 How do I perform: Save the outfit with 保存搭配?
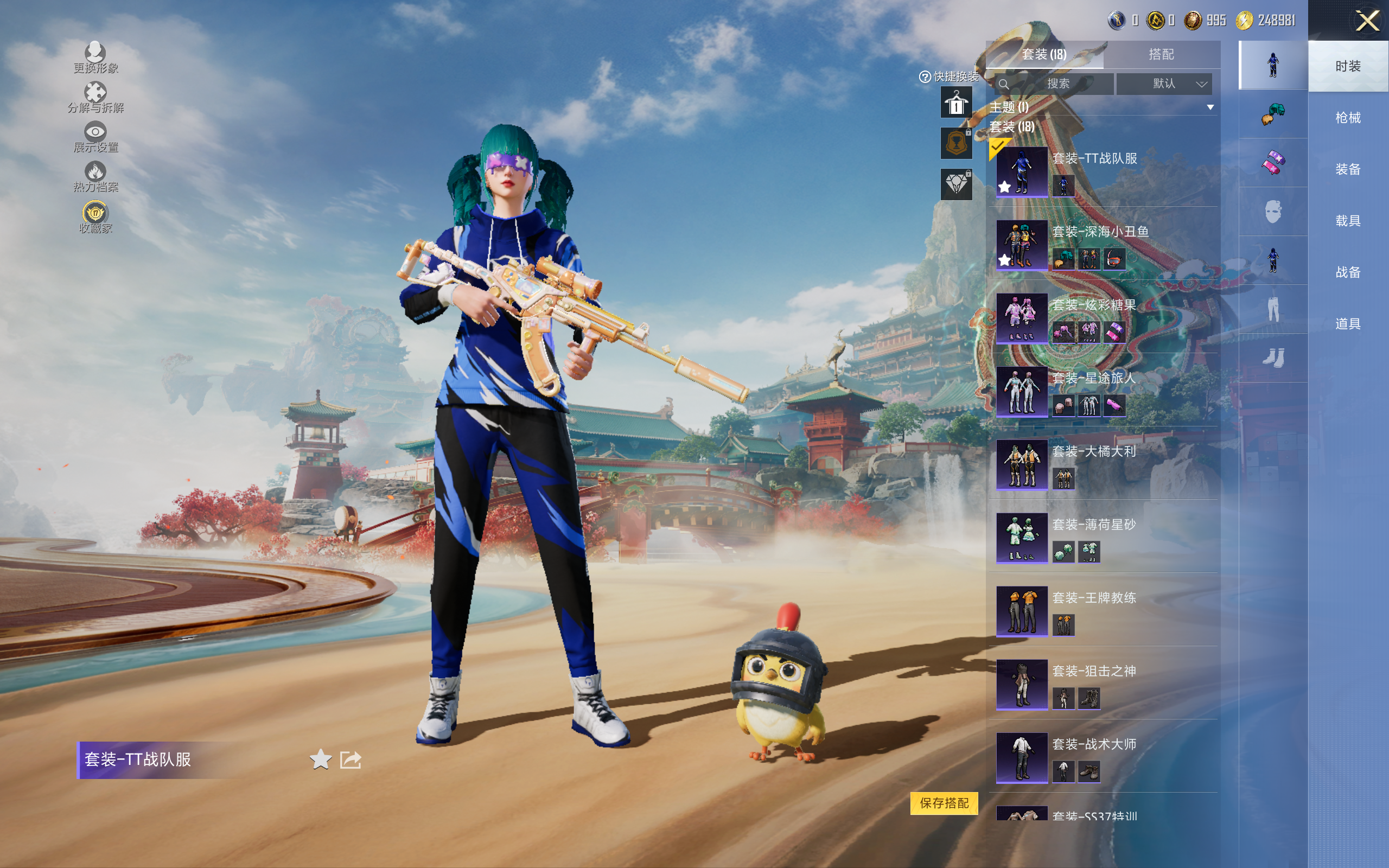click(944, 802)
